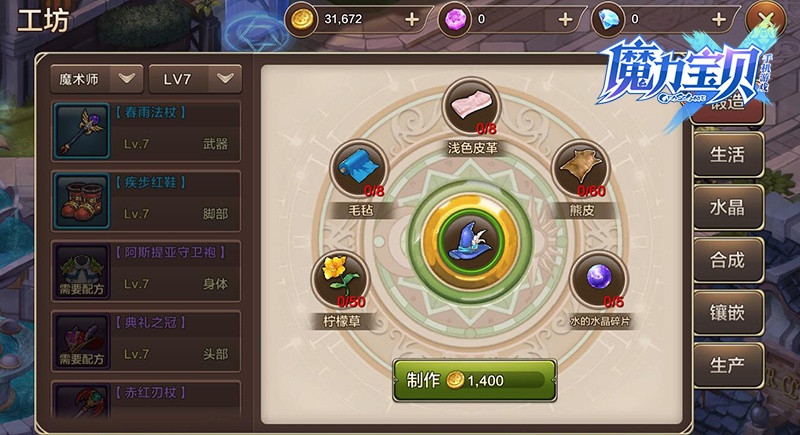Click the 制作 craft button

coord(474,380)
